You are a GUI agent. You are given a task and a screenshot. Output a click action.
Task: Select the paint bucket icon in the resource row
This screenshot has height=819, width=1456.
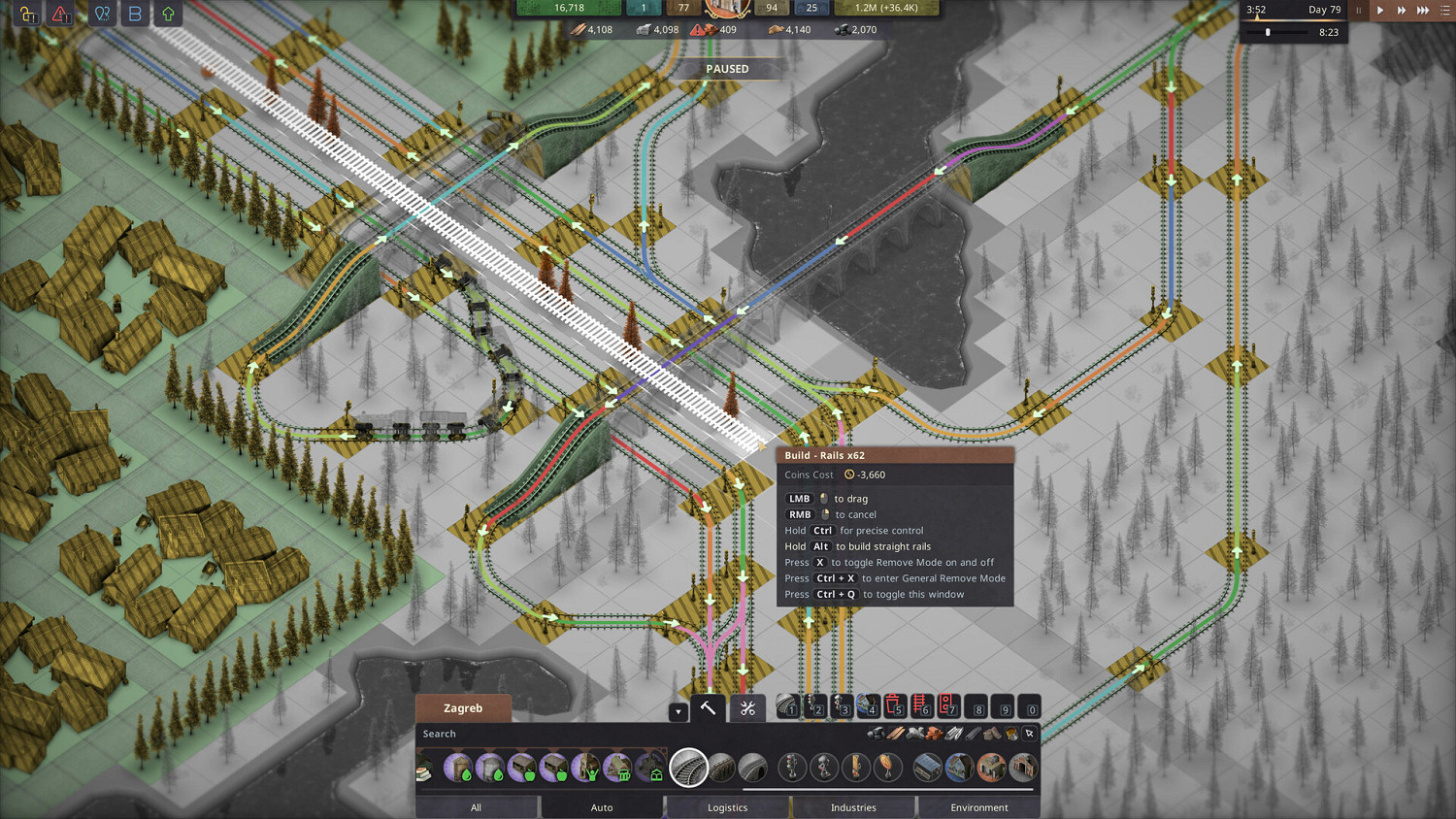1009,734
